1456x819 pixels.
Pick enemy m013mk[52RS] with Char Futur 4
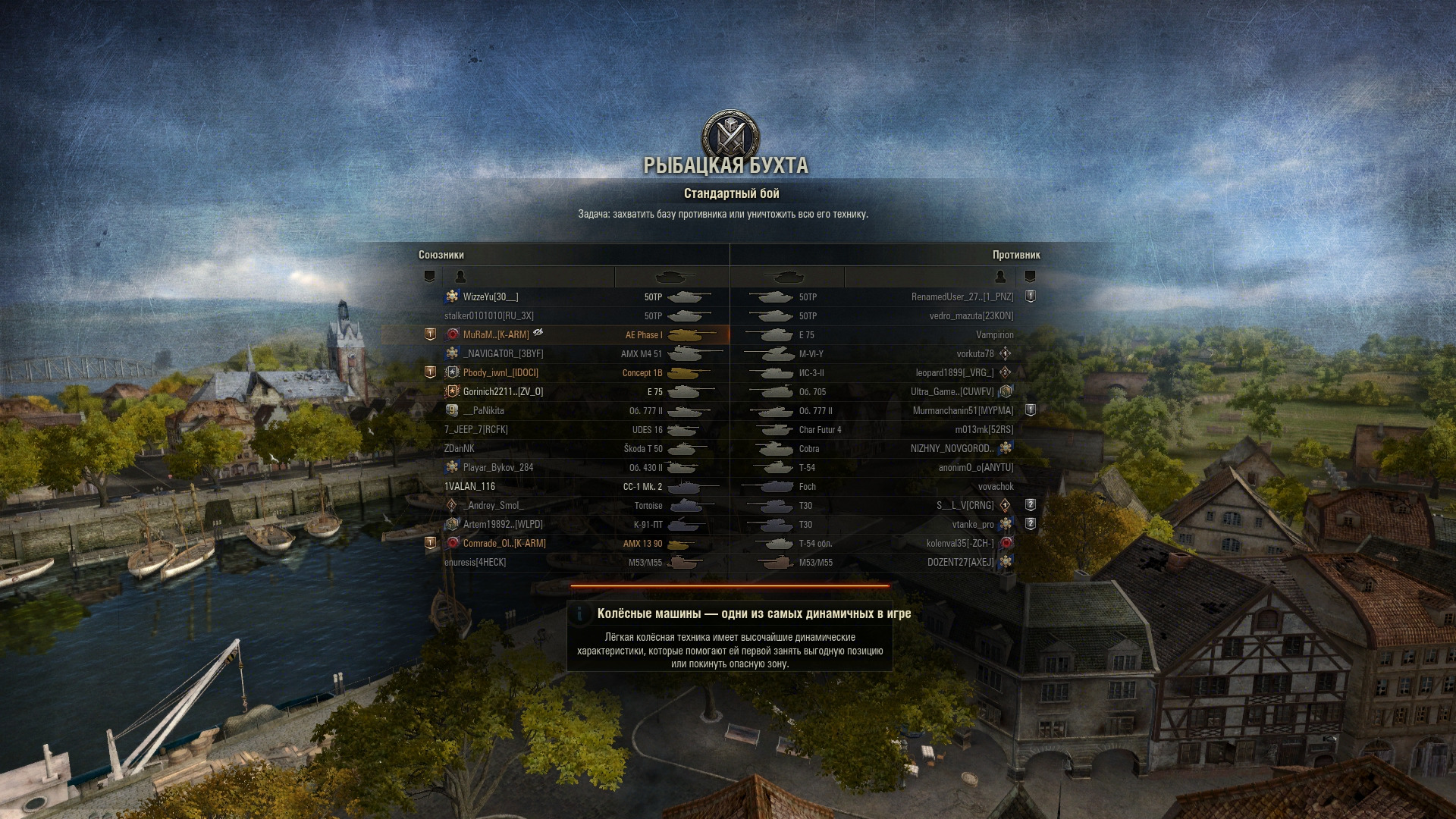(x=984, y=430)
